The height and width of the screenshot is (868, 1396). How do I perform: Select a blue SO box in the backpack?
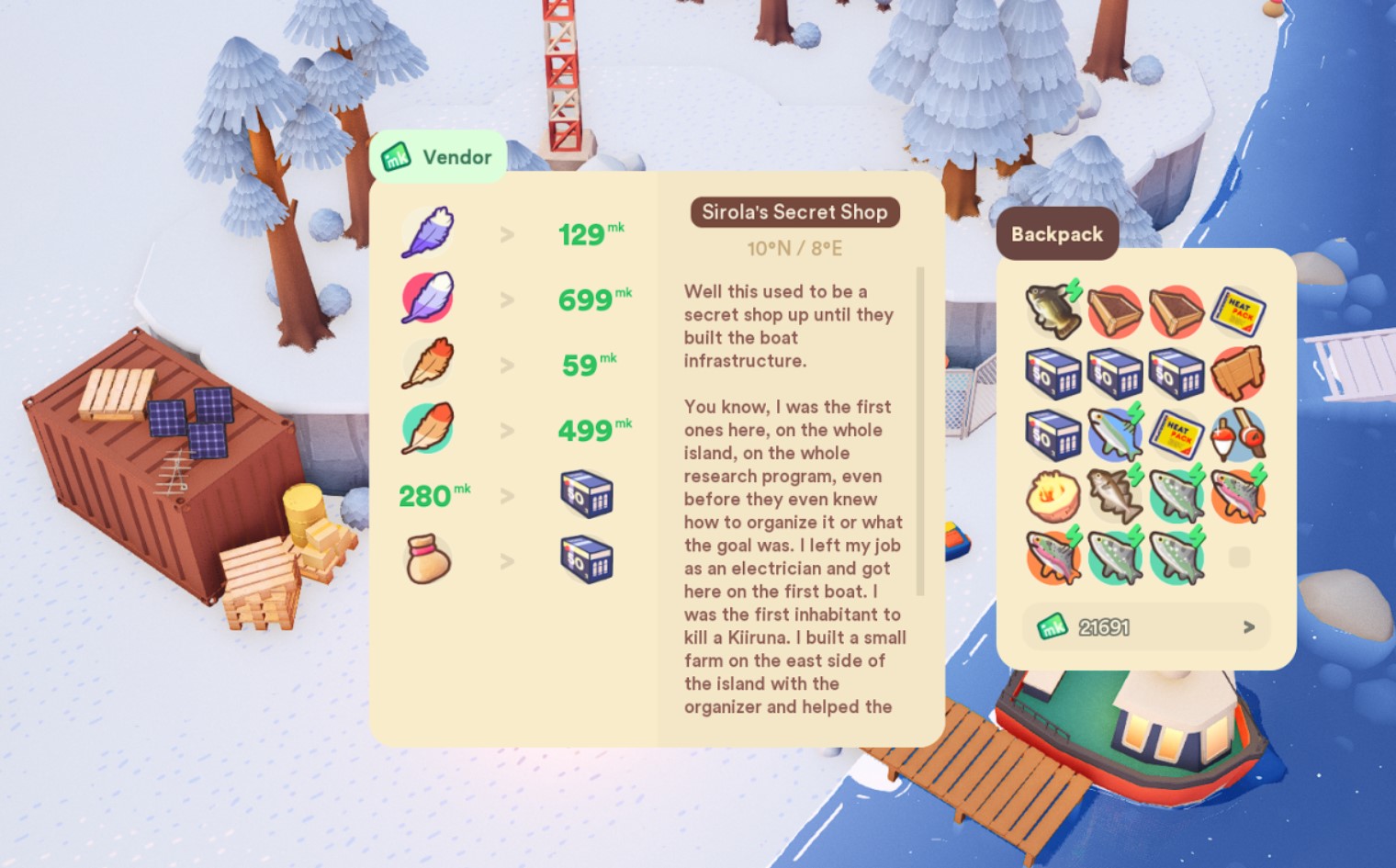pos(1053,375)
